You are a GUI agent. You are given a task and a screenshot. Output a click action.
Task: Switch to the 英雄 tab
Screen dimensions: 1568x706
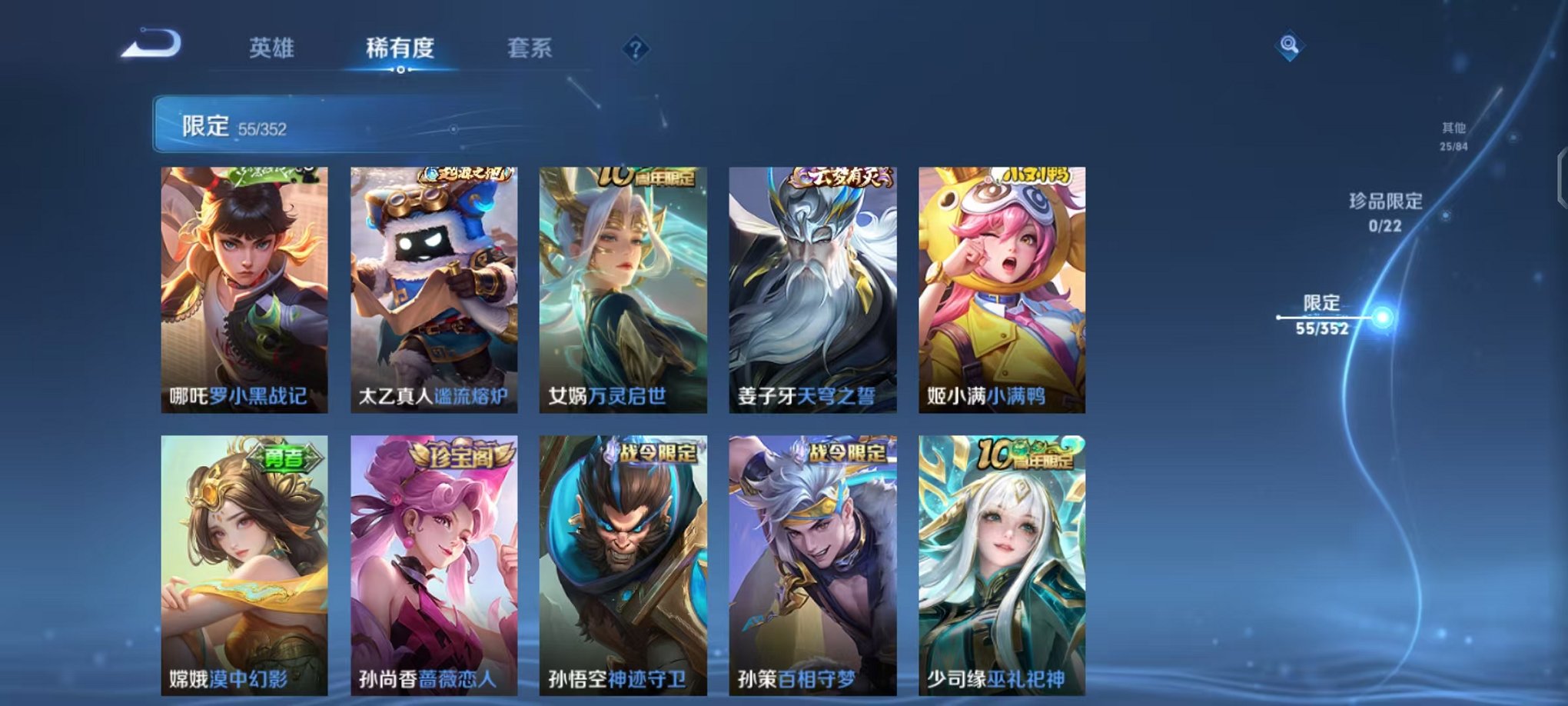(271, 49)
